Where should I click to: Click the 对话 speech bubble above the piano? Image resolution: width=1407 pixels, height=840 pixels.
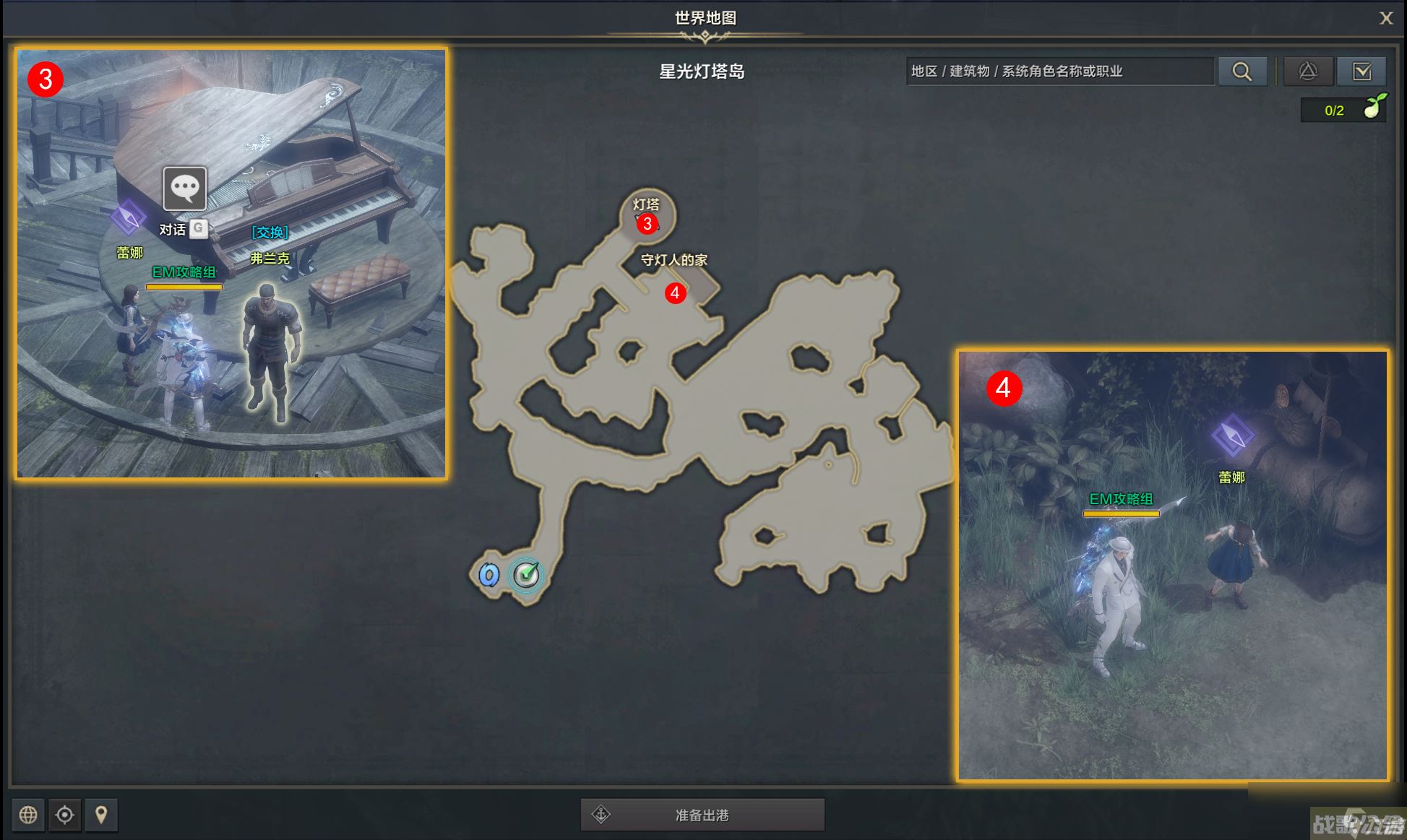(185, 189)
